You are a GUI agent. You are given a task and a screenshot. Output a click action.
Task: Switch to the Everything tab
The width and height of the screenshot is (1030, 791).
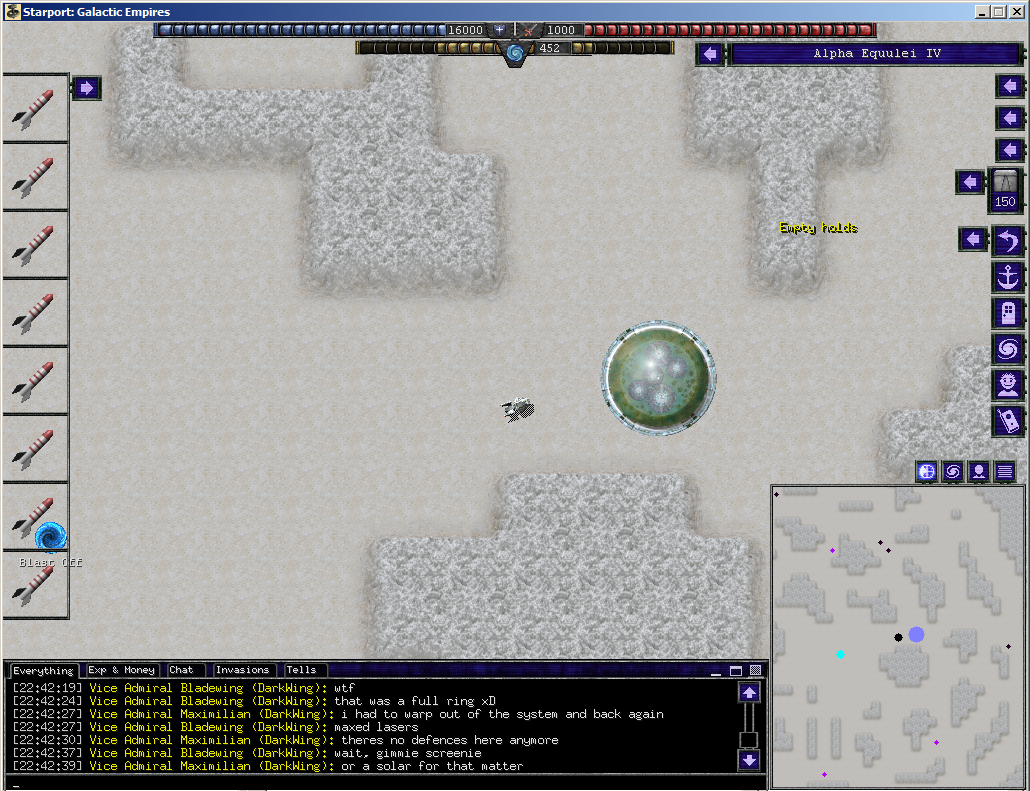pyautogui.click(x=42, y=670)
